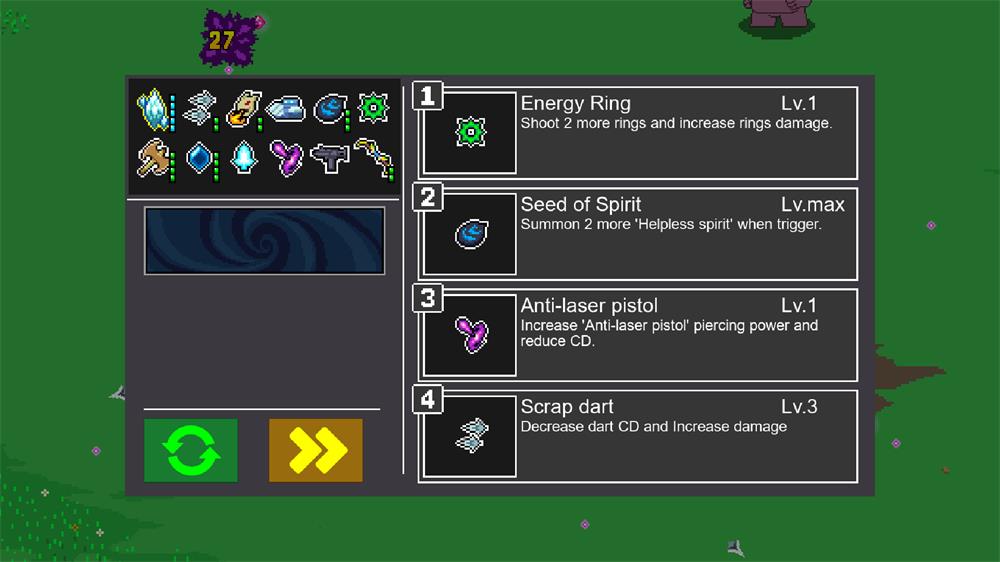Choose the Energy Ring upgrade card
This screenshot has height=562, width=1000.
(x=638, y=133)
